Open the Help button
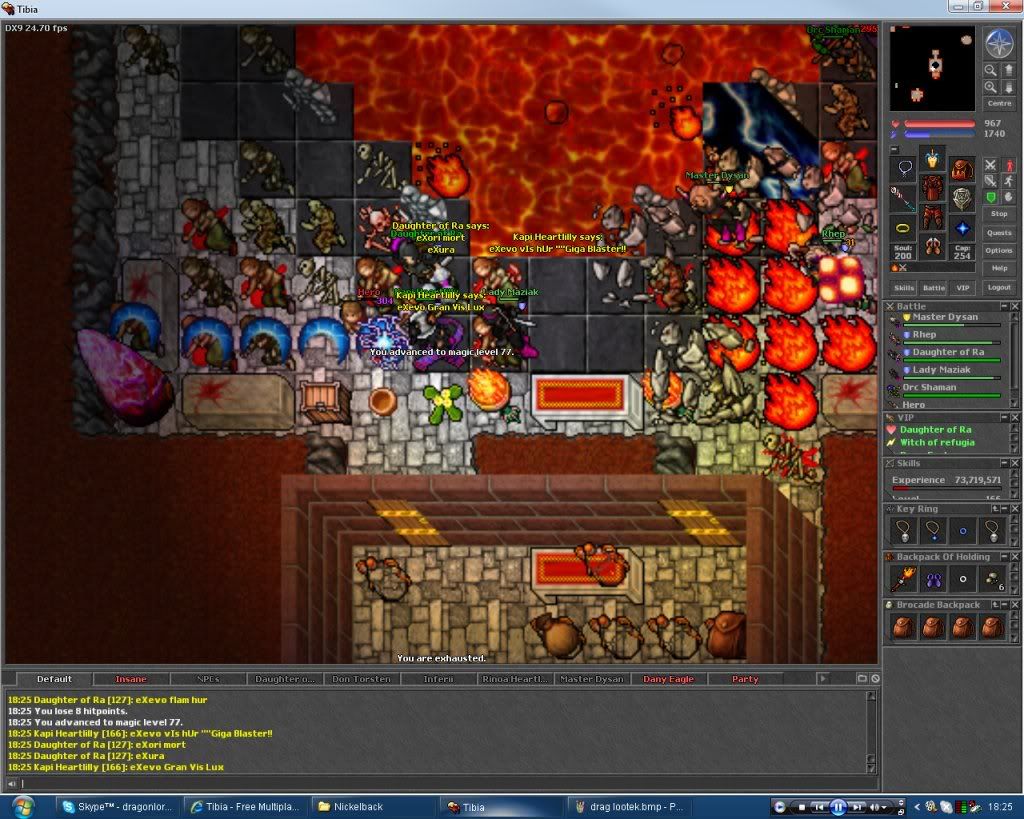1024x819 pixels. point(999,268)
